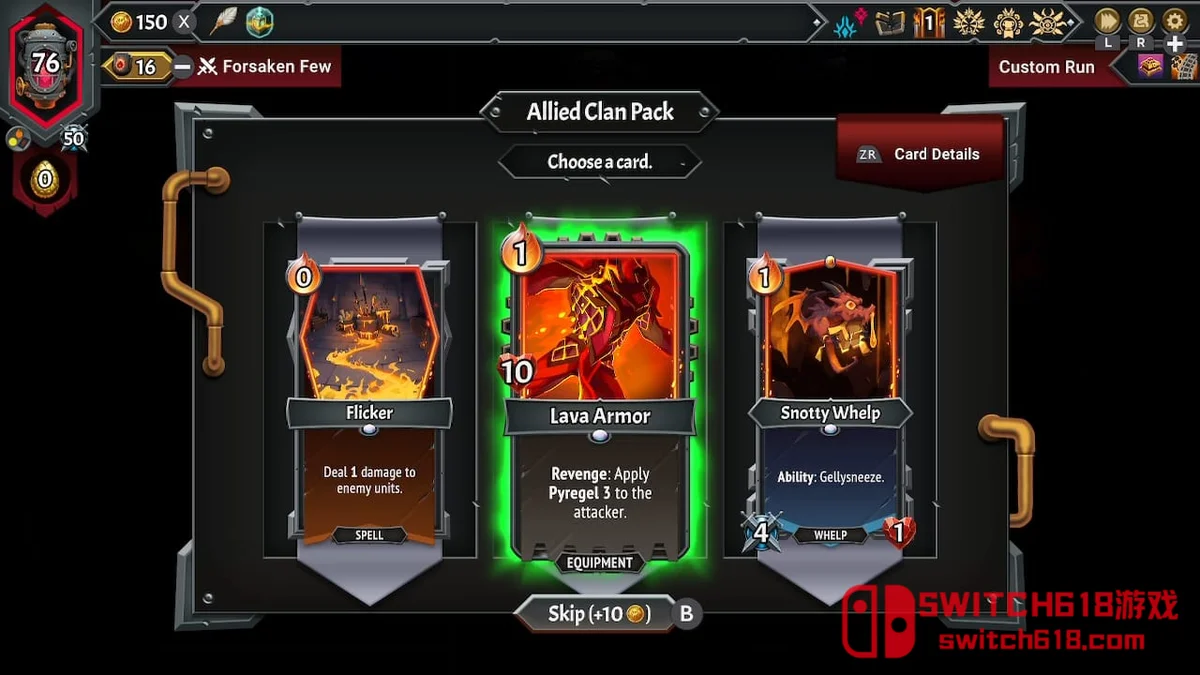Screen dimensions: 1200x675
Task: Select the Lava Armor equipment card
Action: click(x=599, y=400)
